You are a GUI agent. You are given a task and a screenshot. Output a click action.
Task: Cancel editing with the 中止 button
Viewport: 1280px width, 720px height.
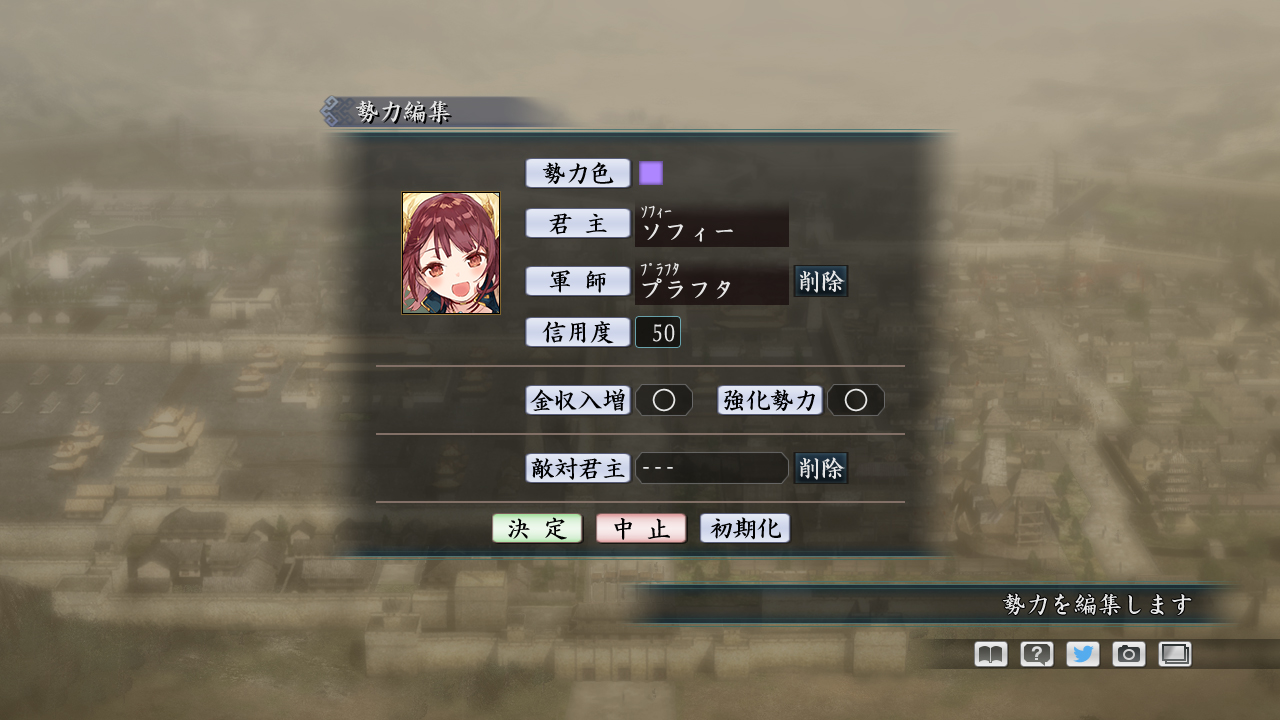tap(640, 528)
